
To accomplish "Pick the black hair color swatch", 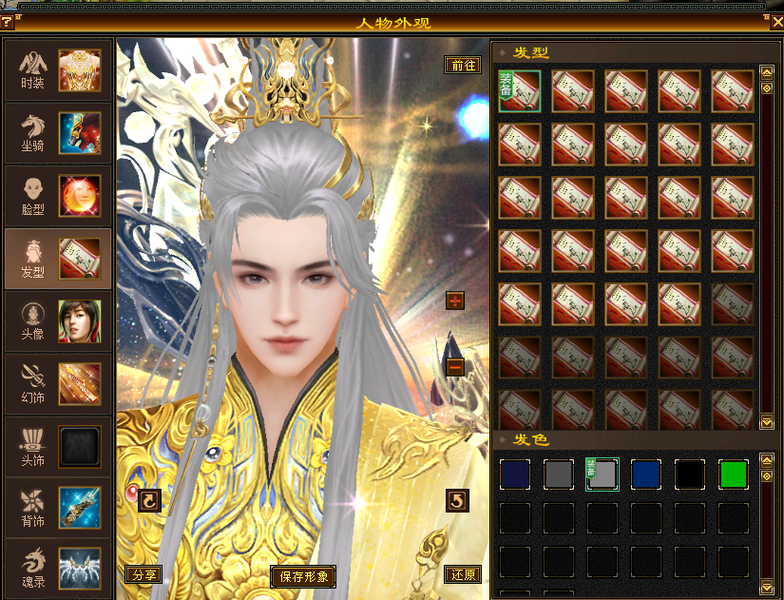I will (689, 474).
